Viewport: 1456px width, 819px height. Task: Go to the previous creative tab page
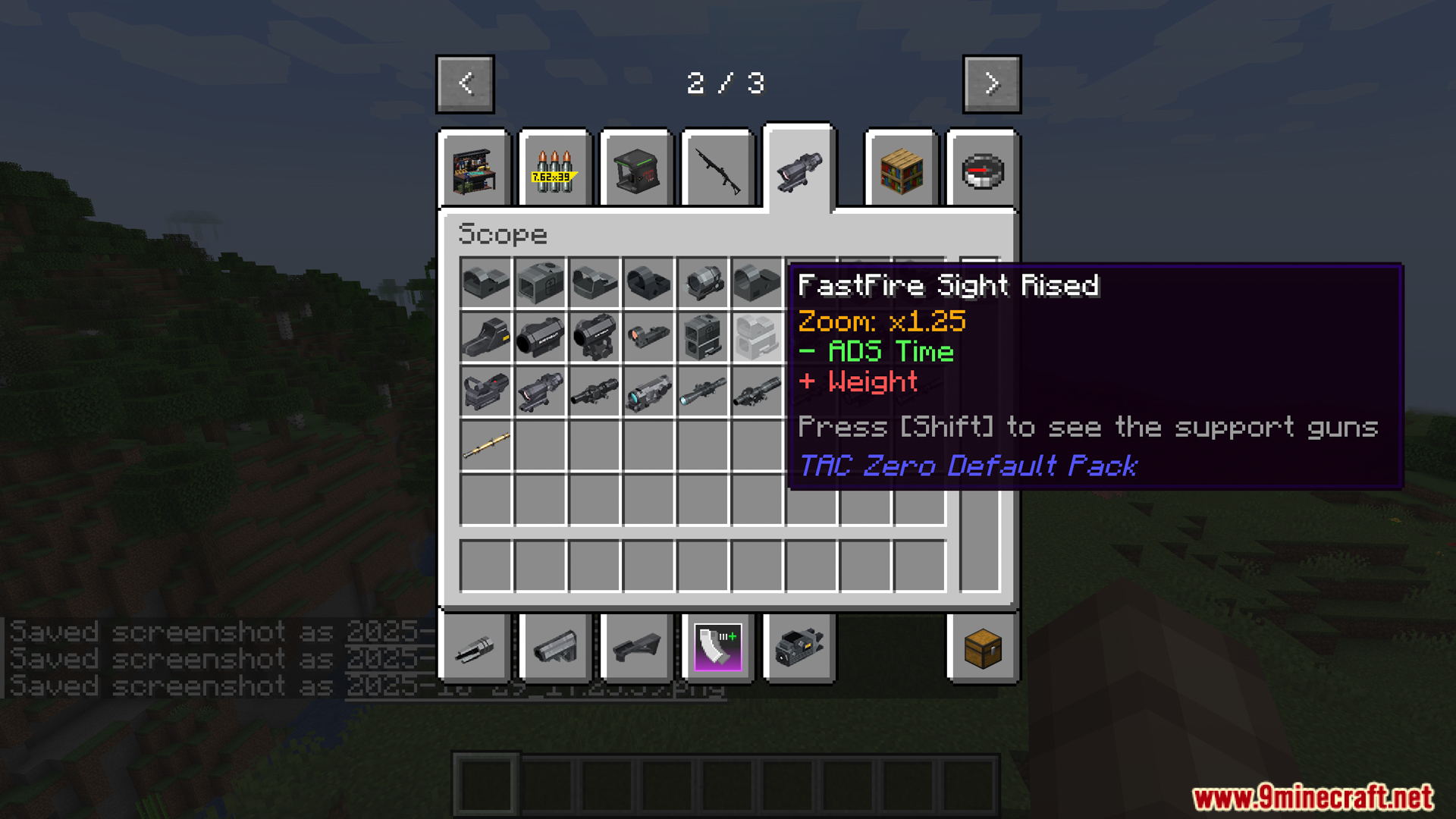(465, 83)
